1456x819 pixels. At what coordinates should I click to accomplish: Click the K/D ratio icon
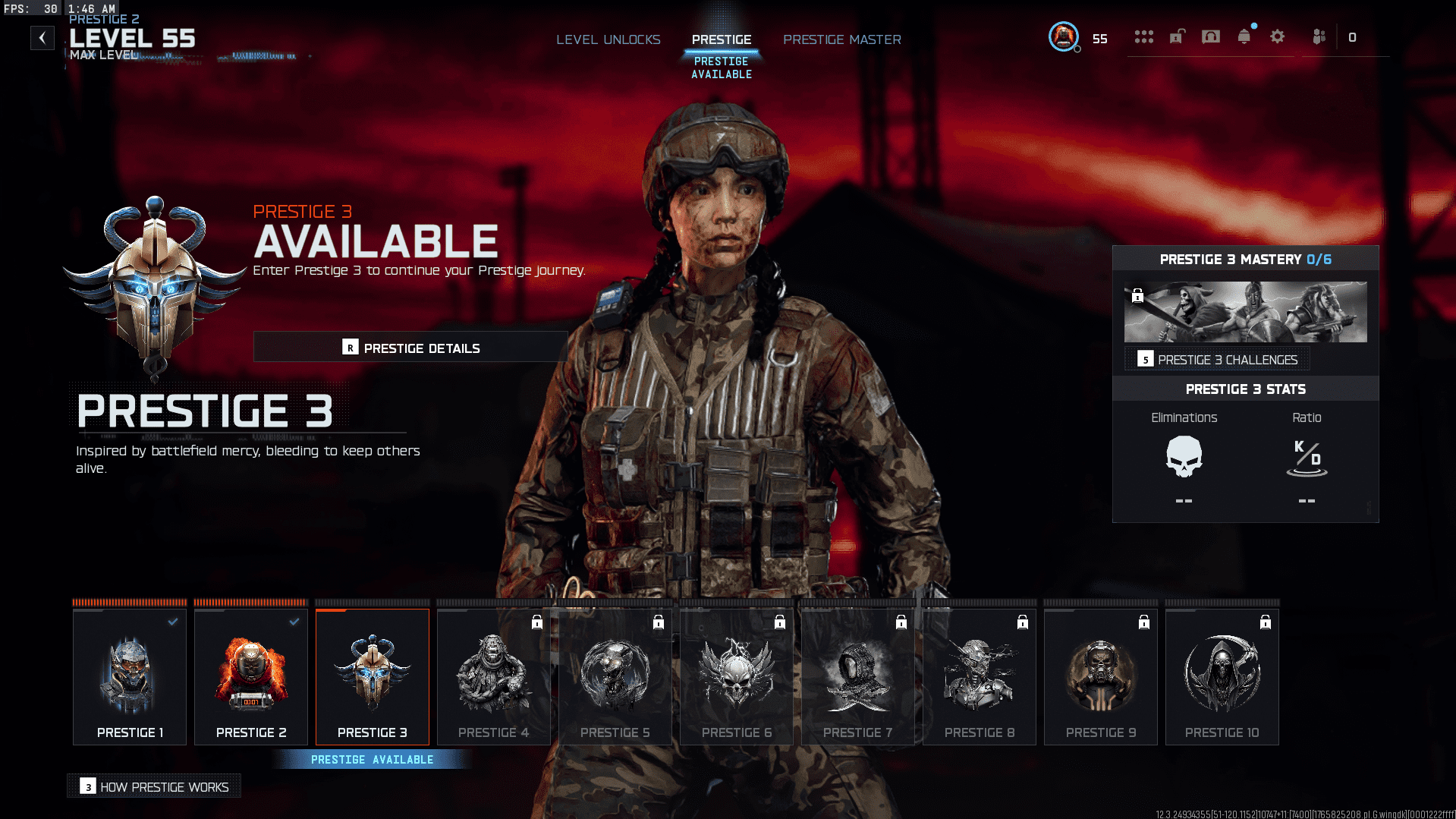coord(1307,455)
